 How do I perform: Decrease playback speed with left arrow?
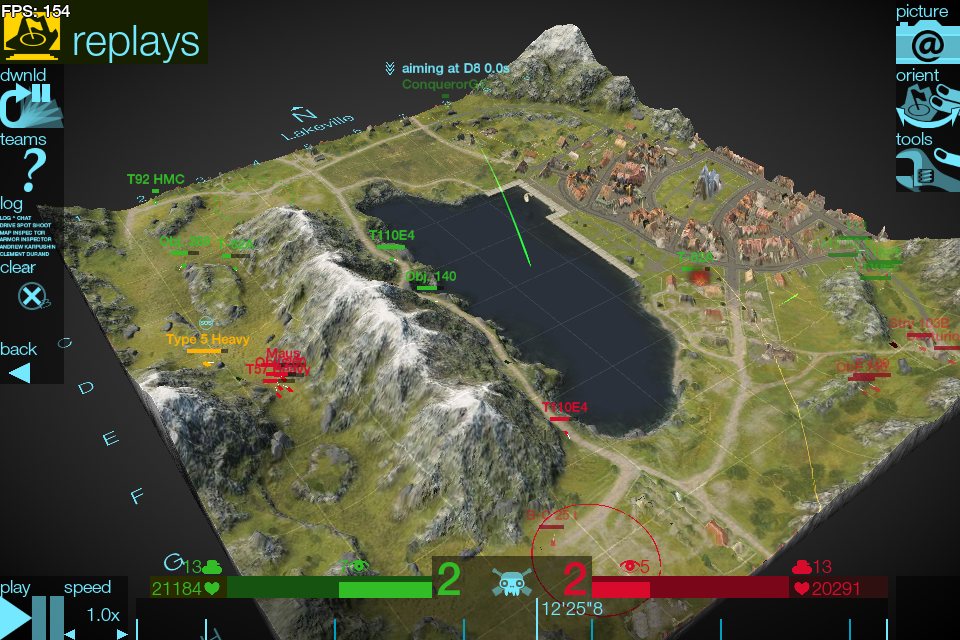70,633
